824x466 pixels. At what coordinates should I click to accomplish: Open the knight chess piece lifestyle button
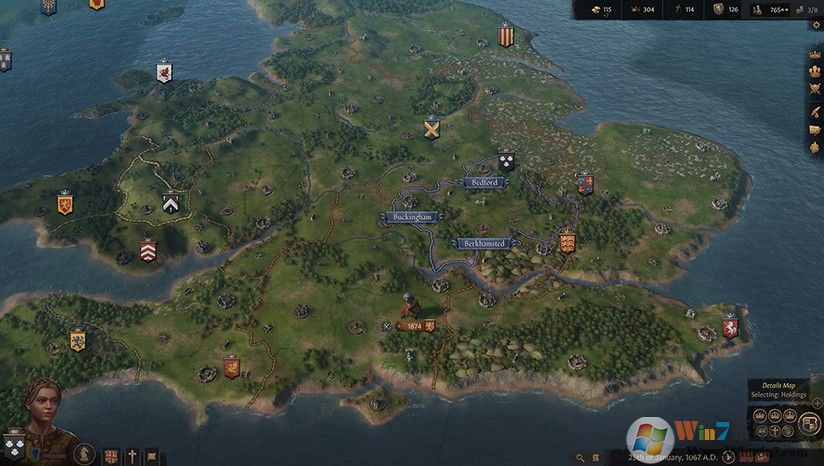(x=86, y=455)
